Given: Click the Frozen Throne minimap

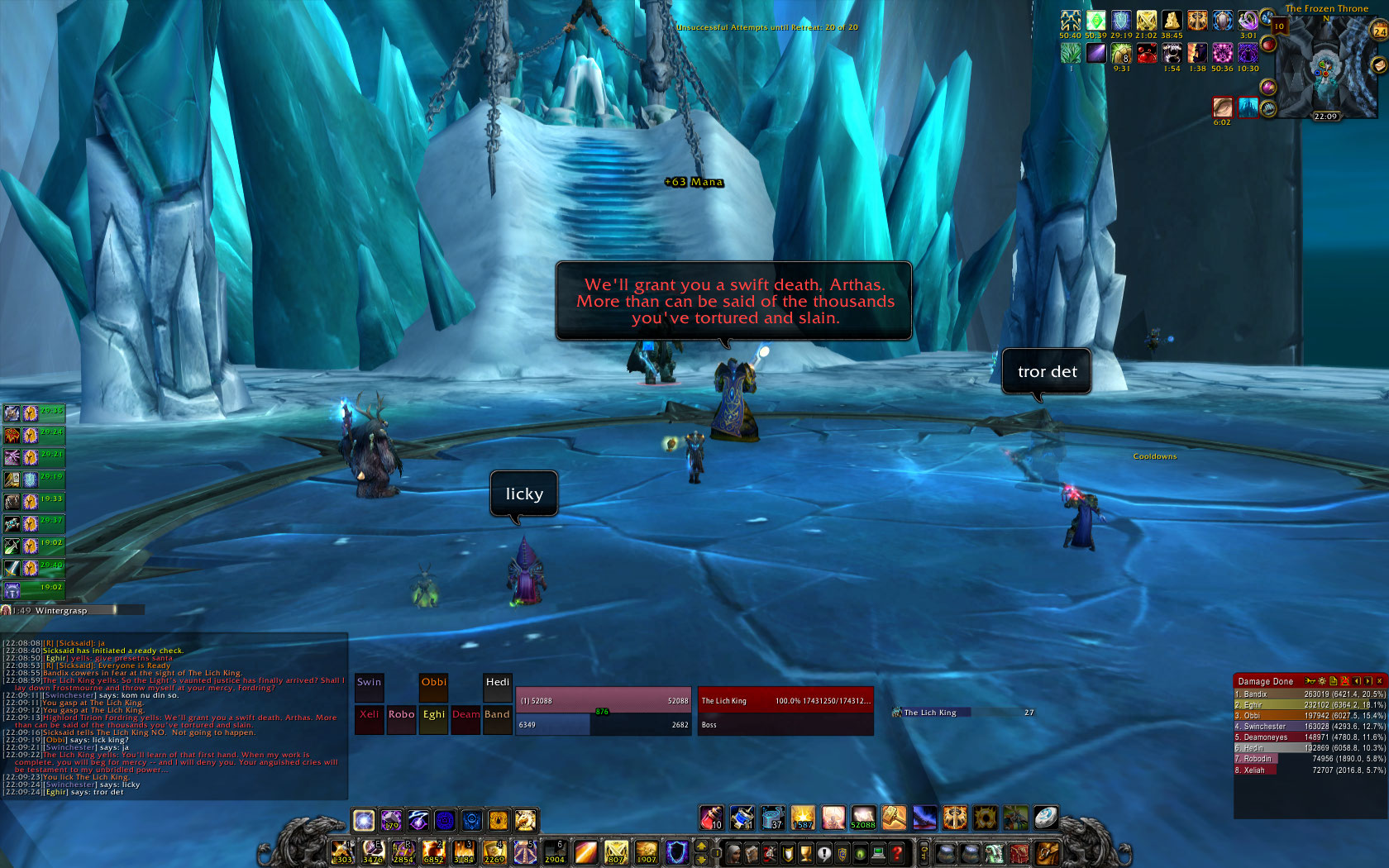Looking at the screenshot, I should [x=1326, y=70].
